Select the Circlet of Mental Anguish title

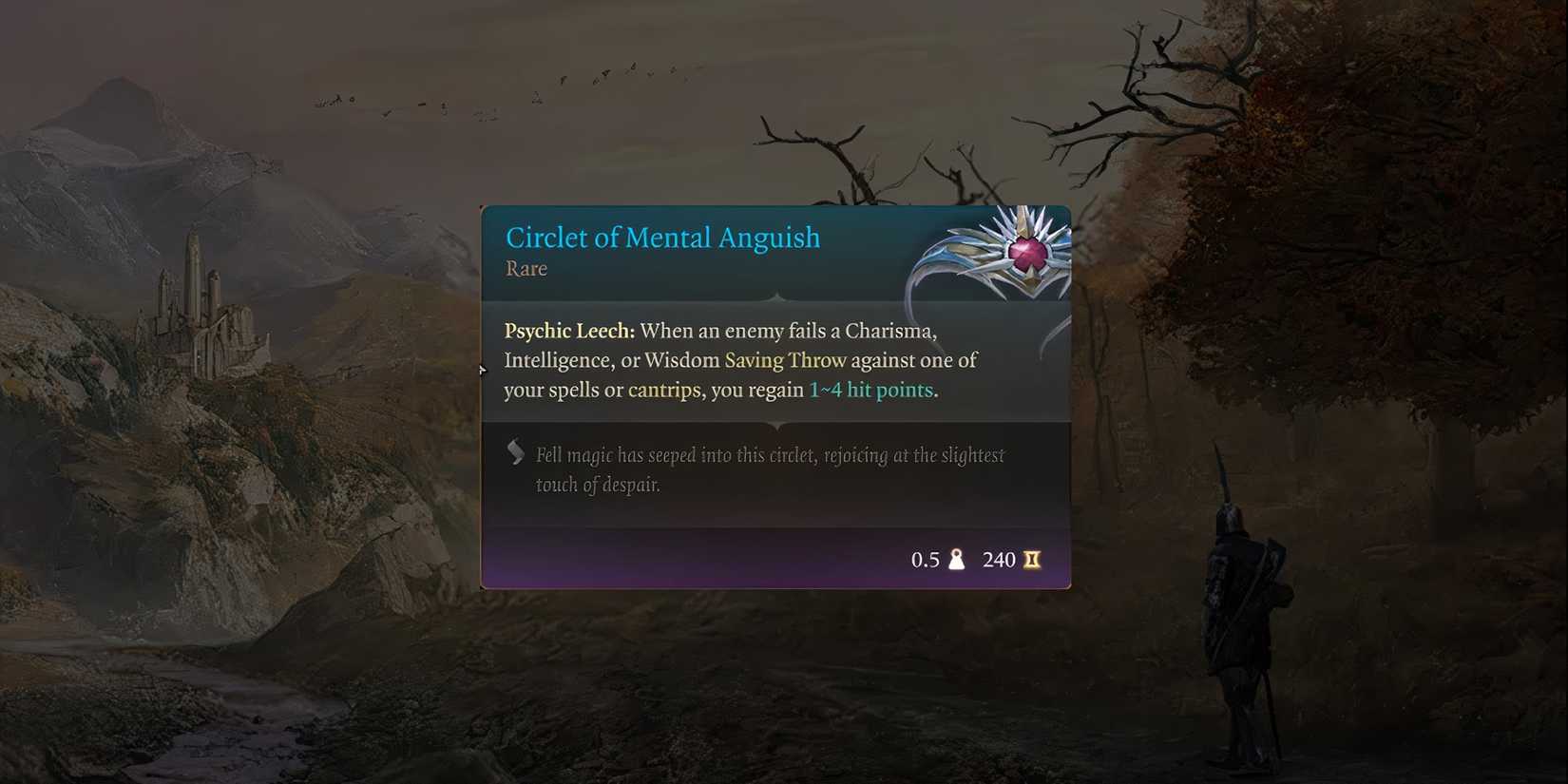point(662,238)
